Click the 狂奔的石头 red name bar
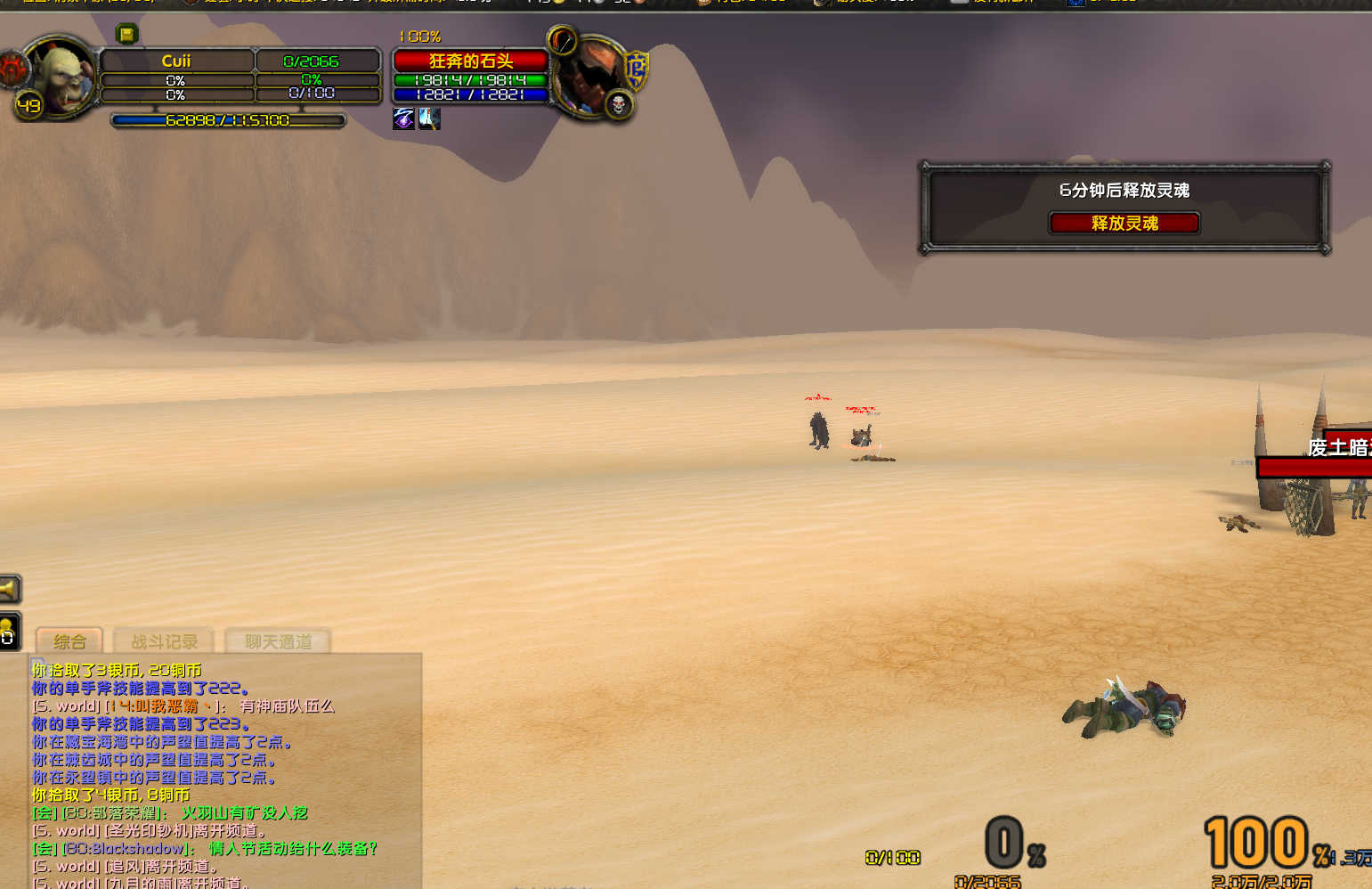The width and height of the screenshot is (1372, 889). [x=470, y=61]
